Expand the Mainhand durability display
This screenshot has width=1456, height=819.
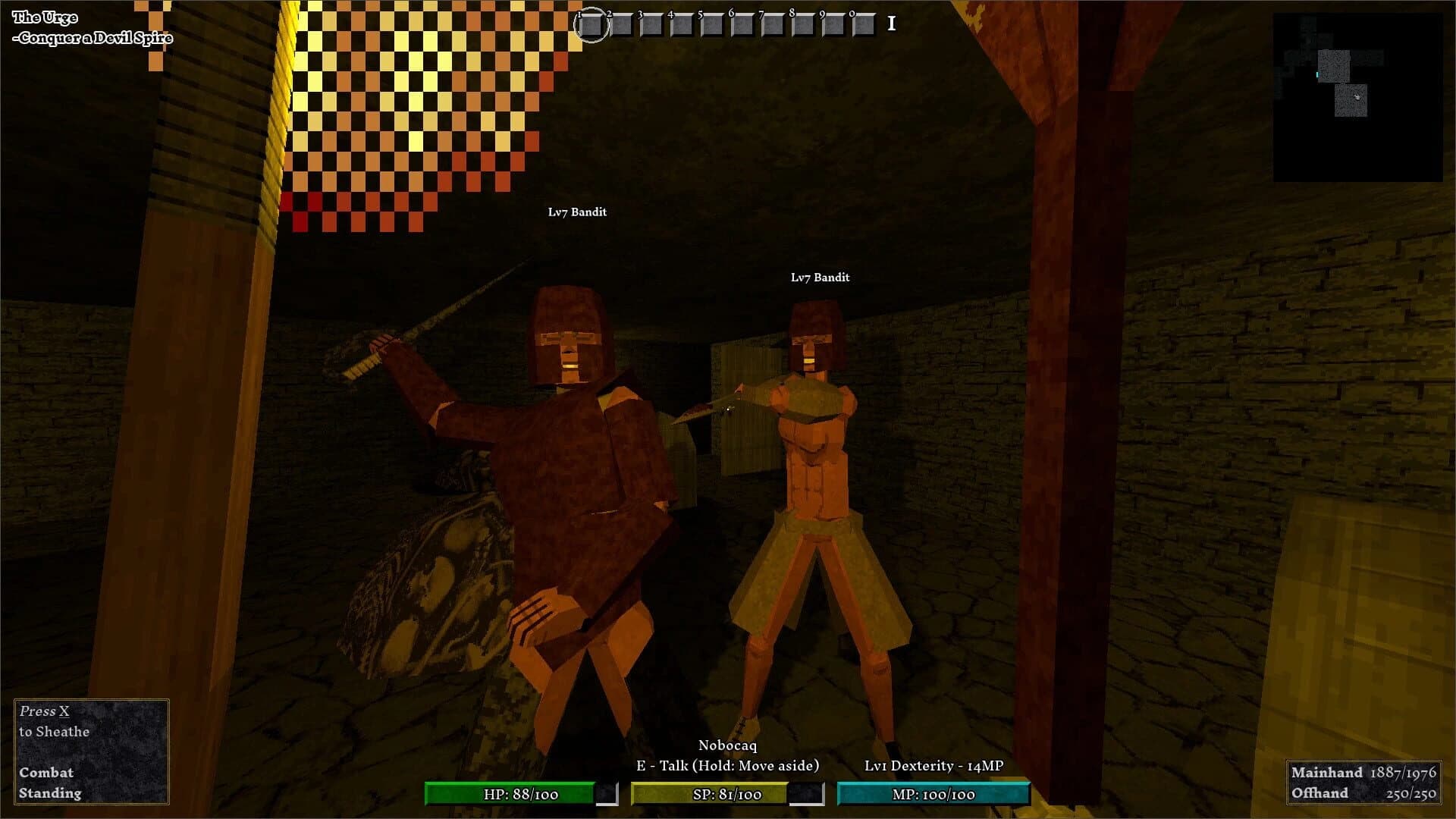1365,773
